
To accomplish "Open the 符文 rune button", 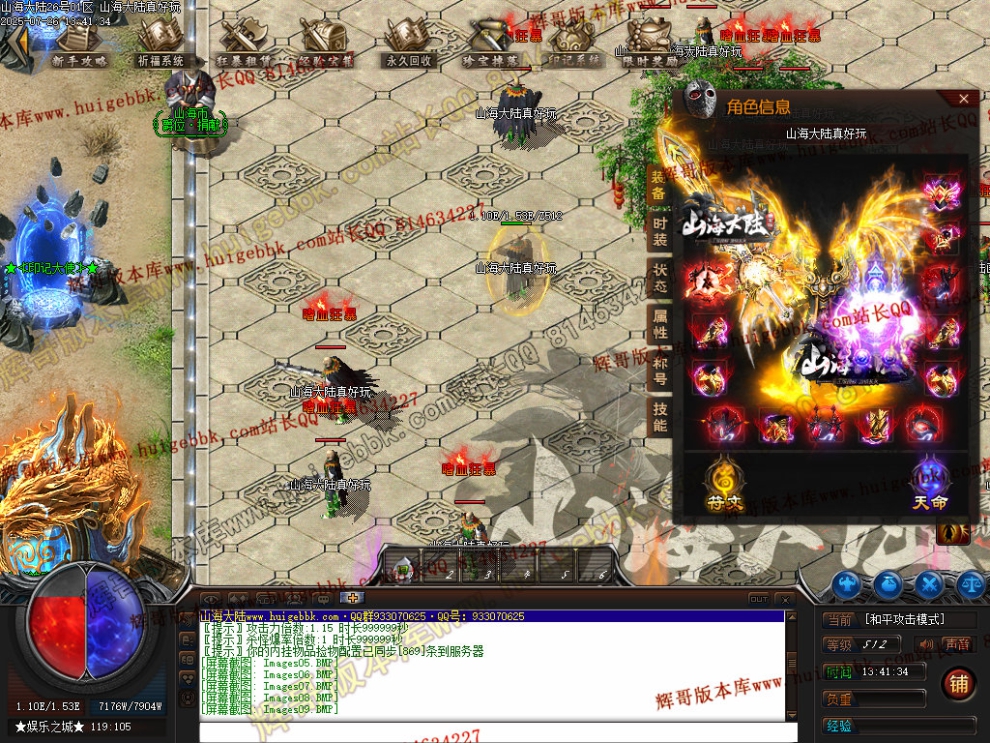I will (722, 483).
